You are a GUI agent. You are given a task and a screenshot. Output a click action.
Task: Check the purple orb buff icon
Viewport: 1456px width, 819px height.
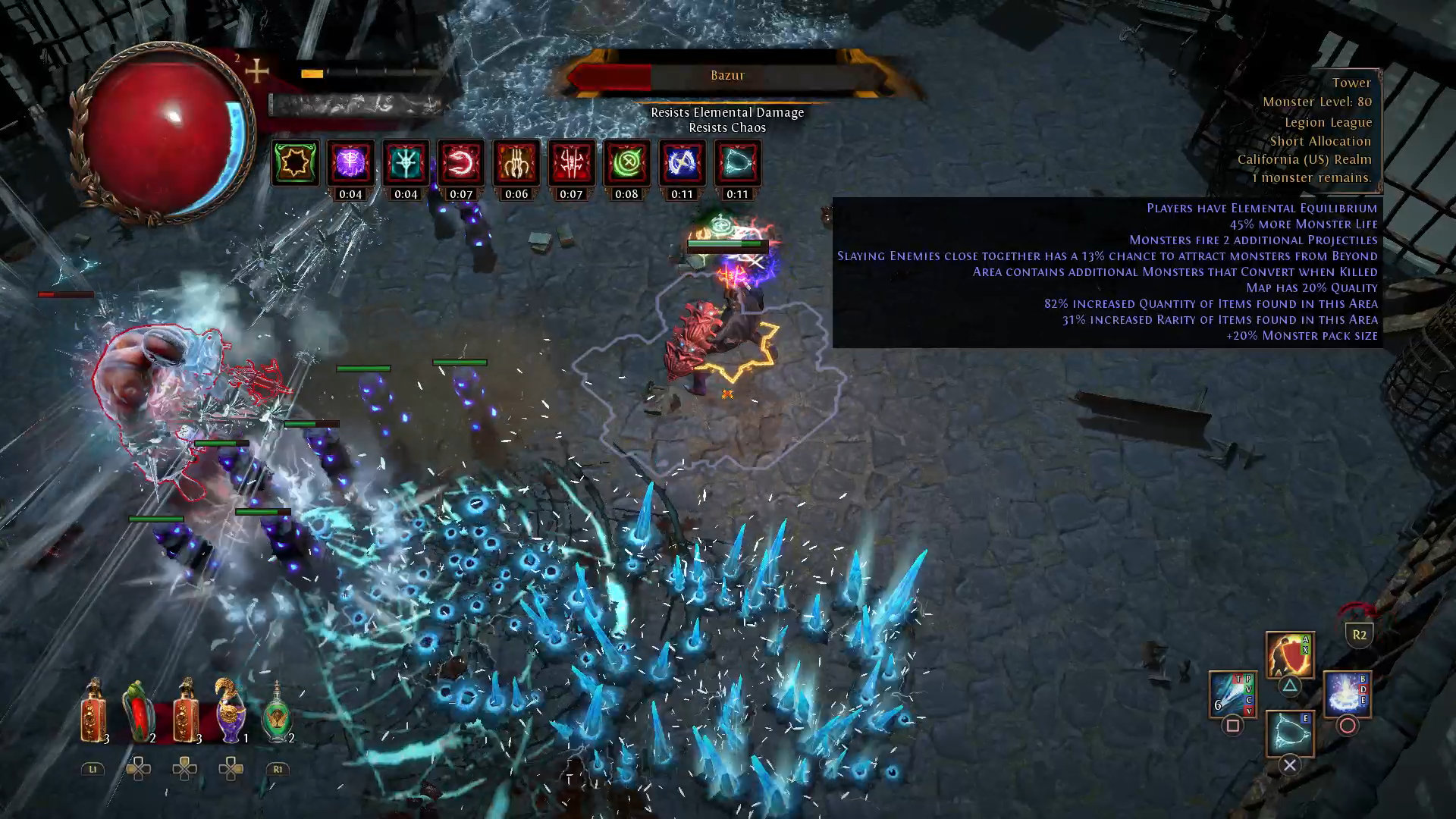(350, 162)
